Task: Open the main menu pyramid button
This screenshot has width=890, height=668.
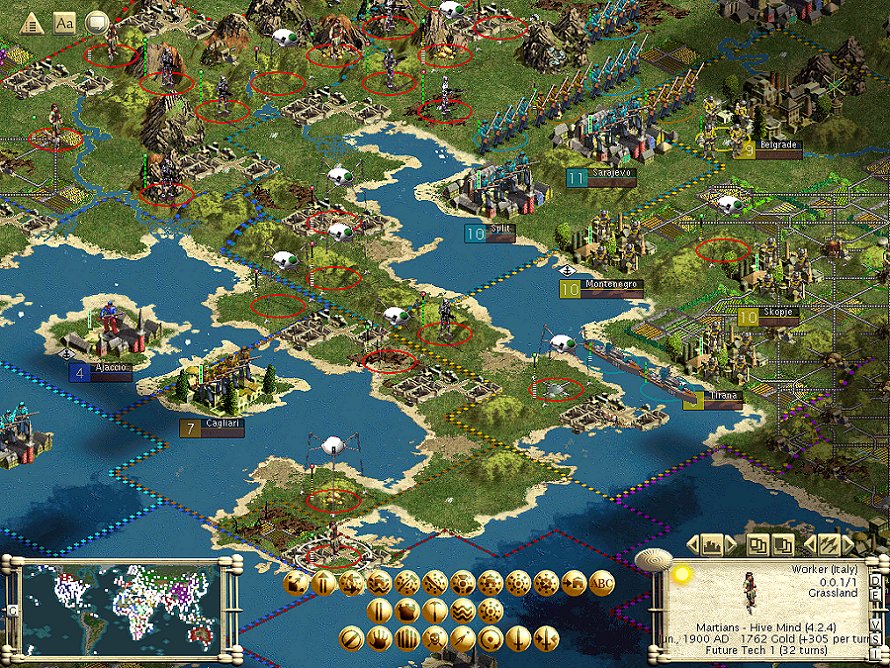Action: pos(31,21)
